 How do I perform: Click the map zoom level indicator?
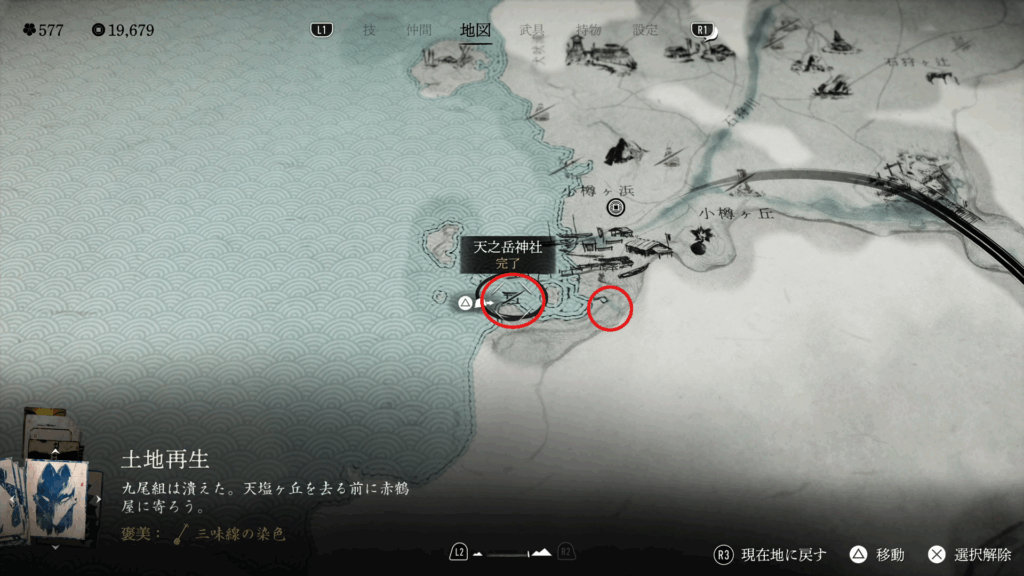pyautogui.click(x=512, y=552)
